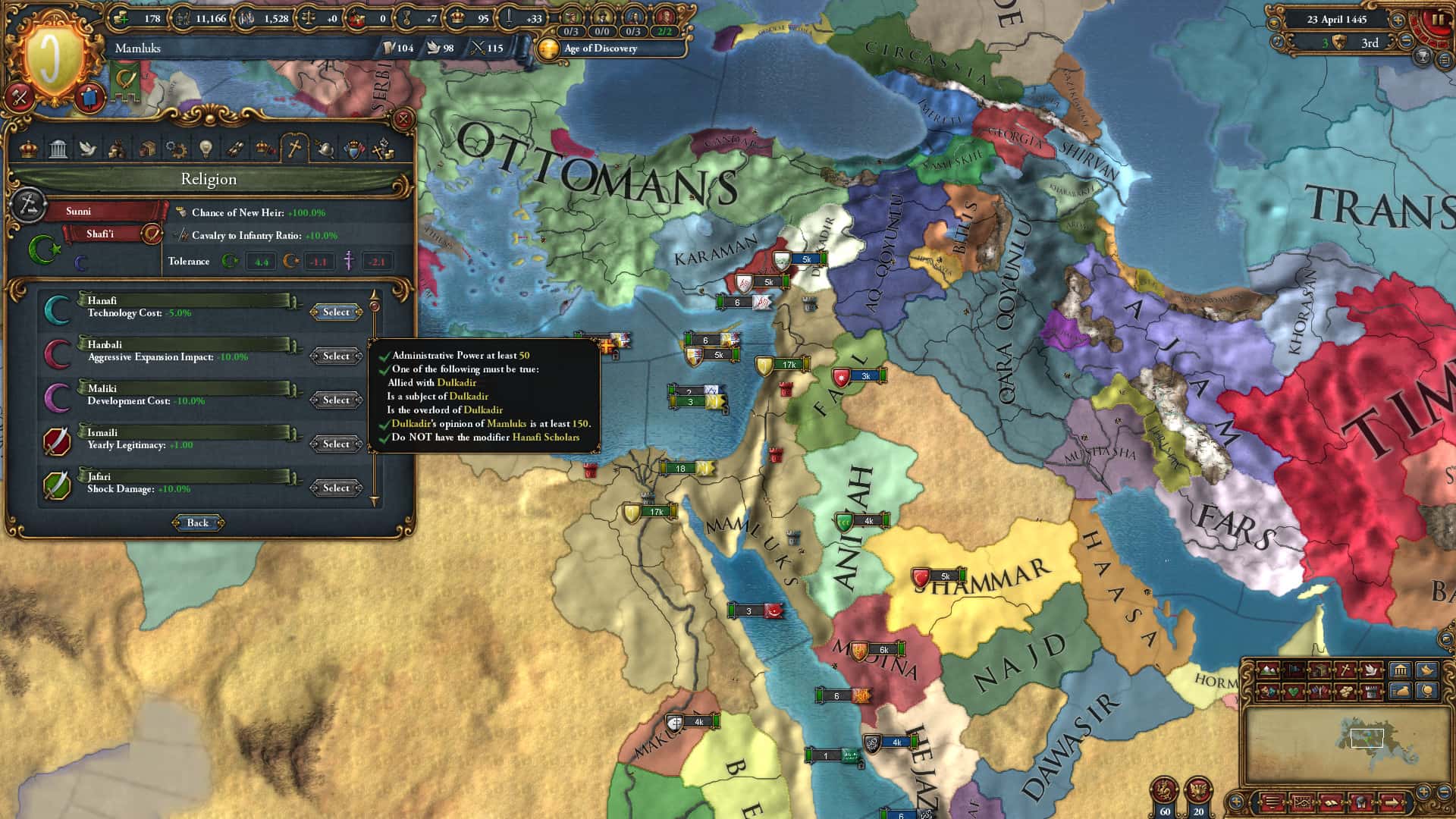1456x819 pixels.
Task: Enable religion map mode with the cross icon
Action: (1345, 672)
